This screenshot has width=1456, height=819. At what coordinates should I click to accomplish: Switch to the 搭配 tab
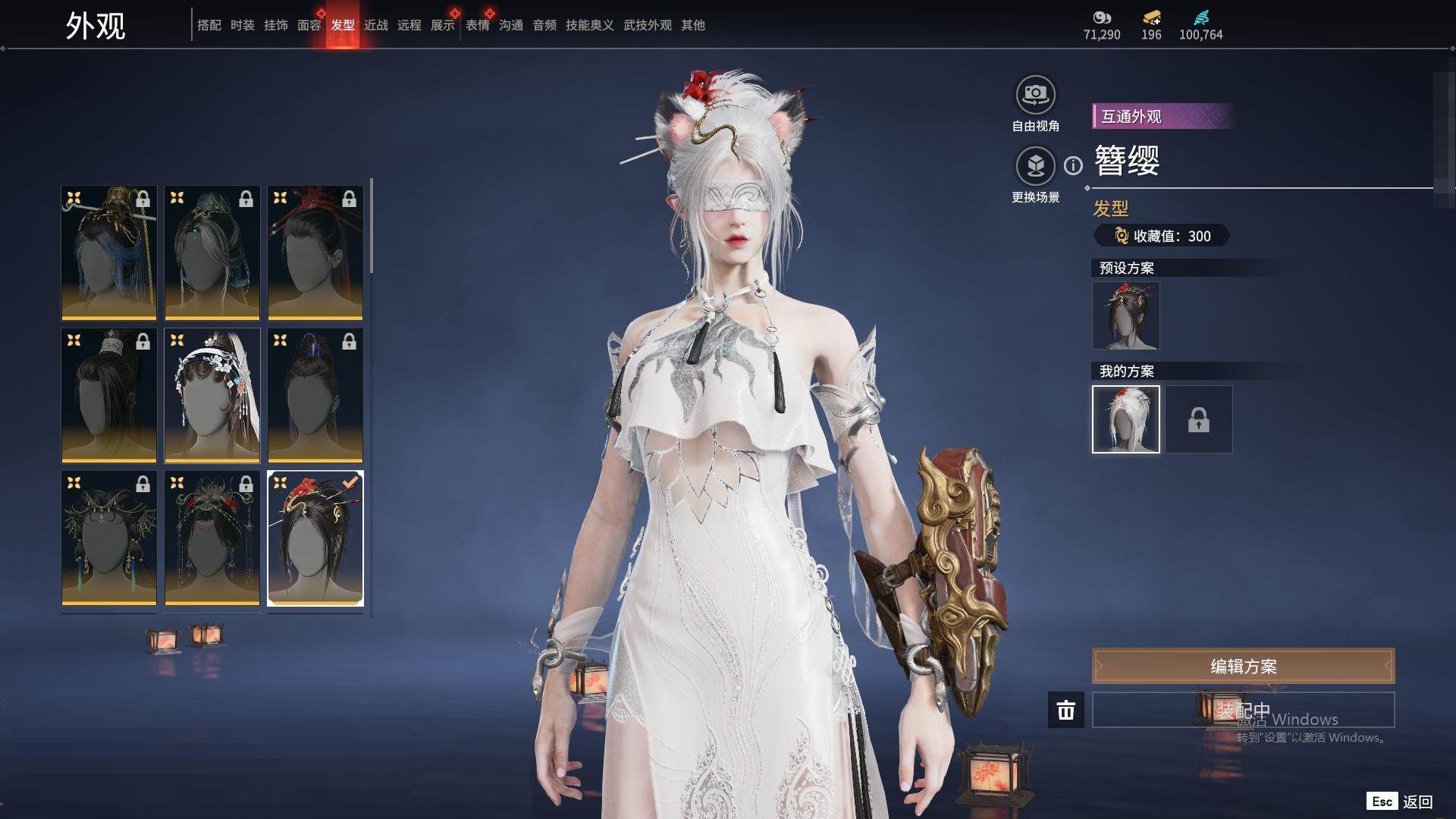pyautogui.click(x=209, y=25)
